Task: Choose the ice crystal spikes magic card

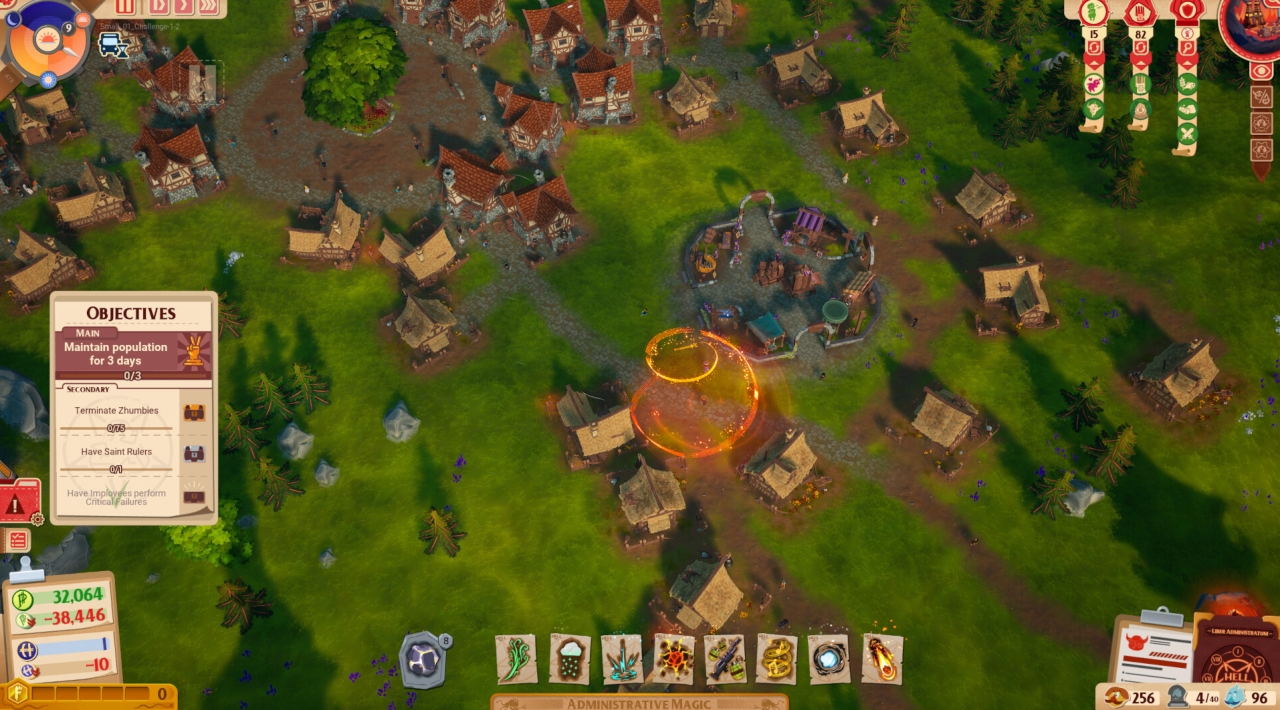Action: (x=621, y=659)
